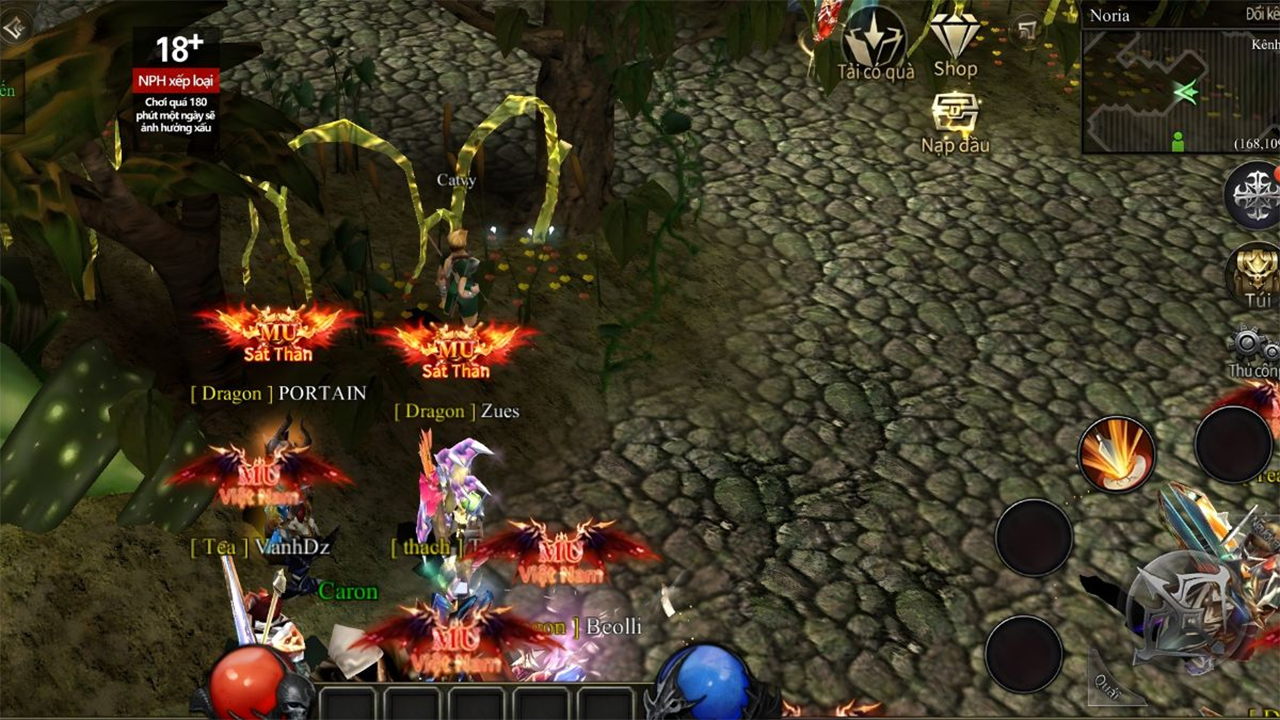Click the arrow button in top-left corner
1280x720 pixels.
[x=17, y=27]
